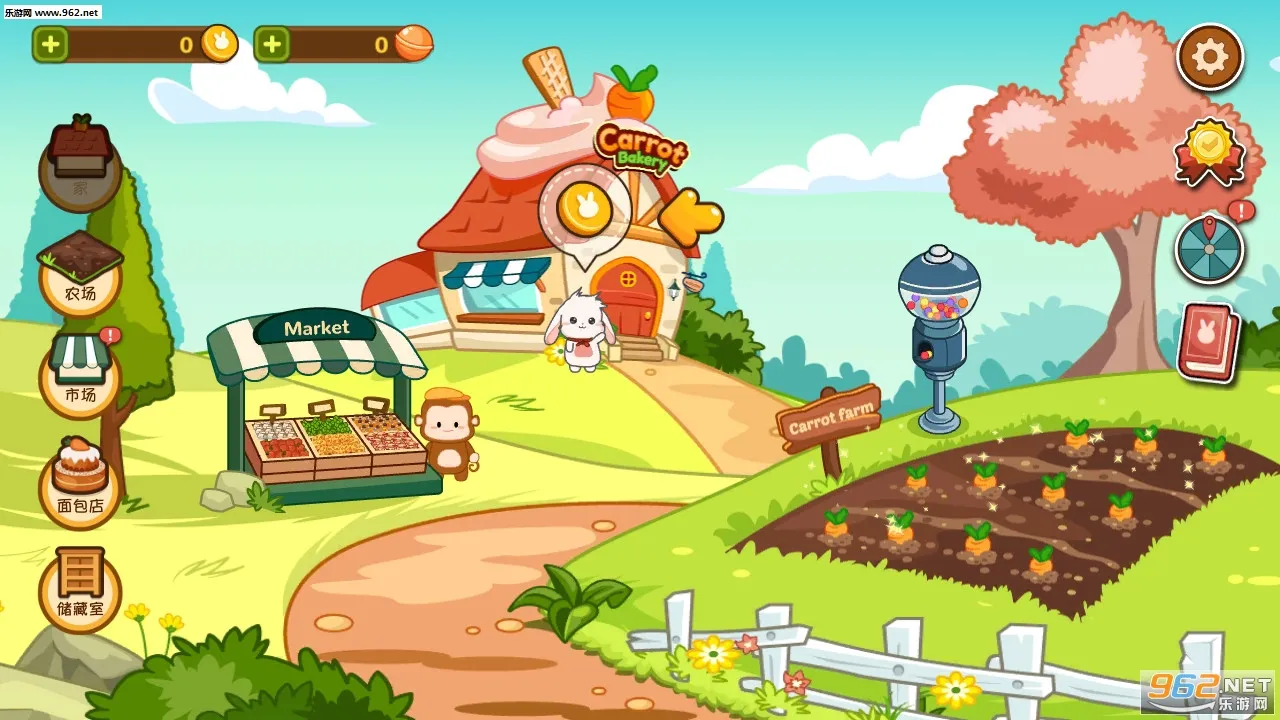Open the gold medal achievements
This screenshot has height=720, width=1280.
pos(1210,151)
